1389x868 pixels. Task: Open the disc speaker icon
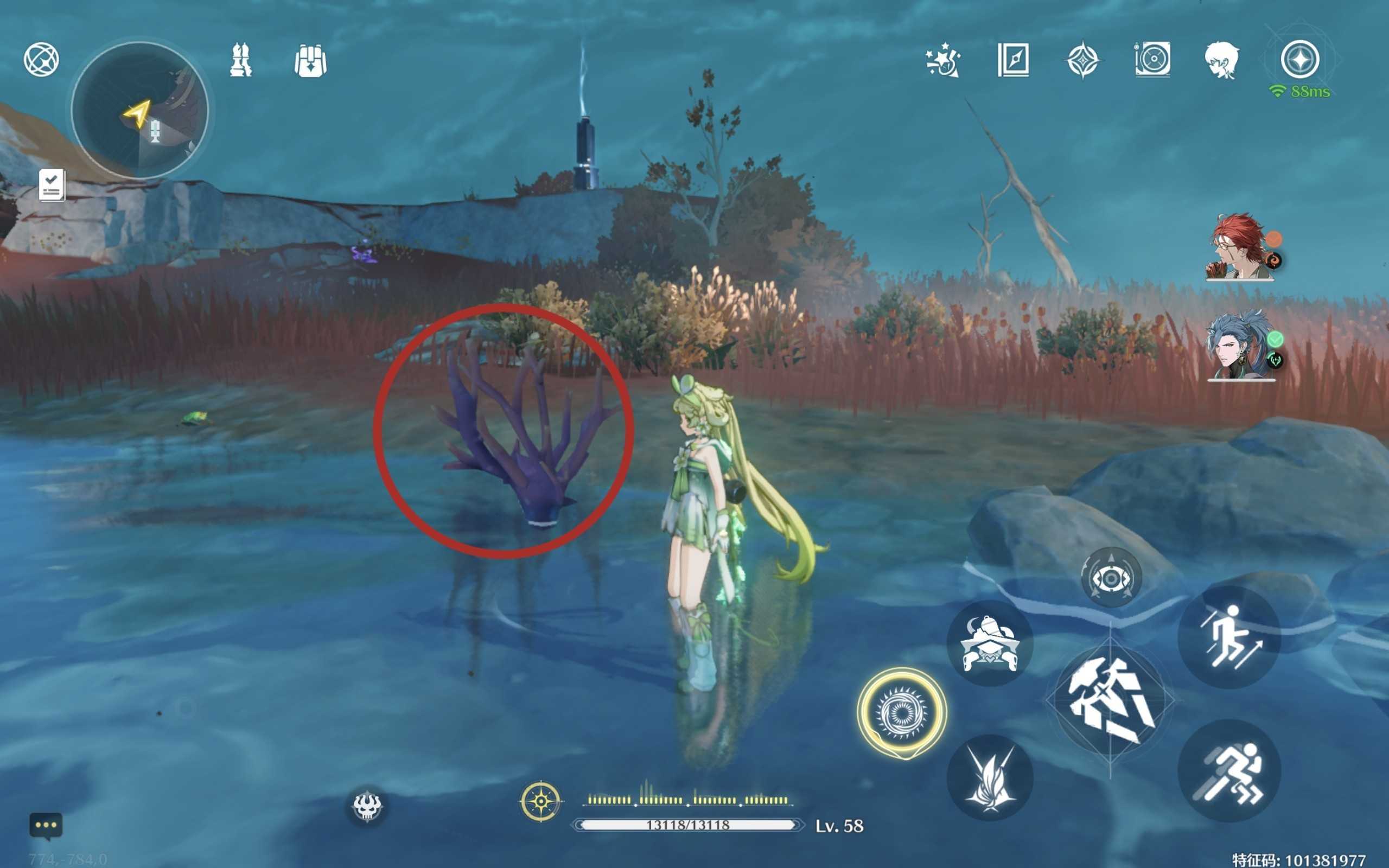[x=1152, y=60]
